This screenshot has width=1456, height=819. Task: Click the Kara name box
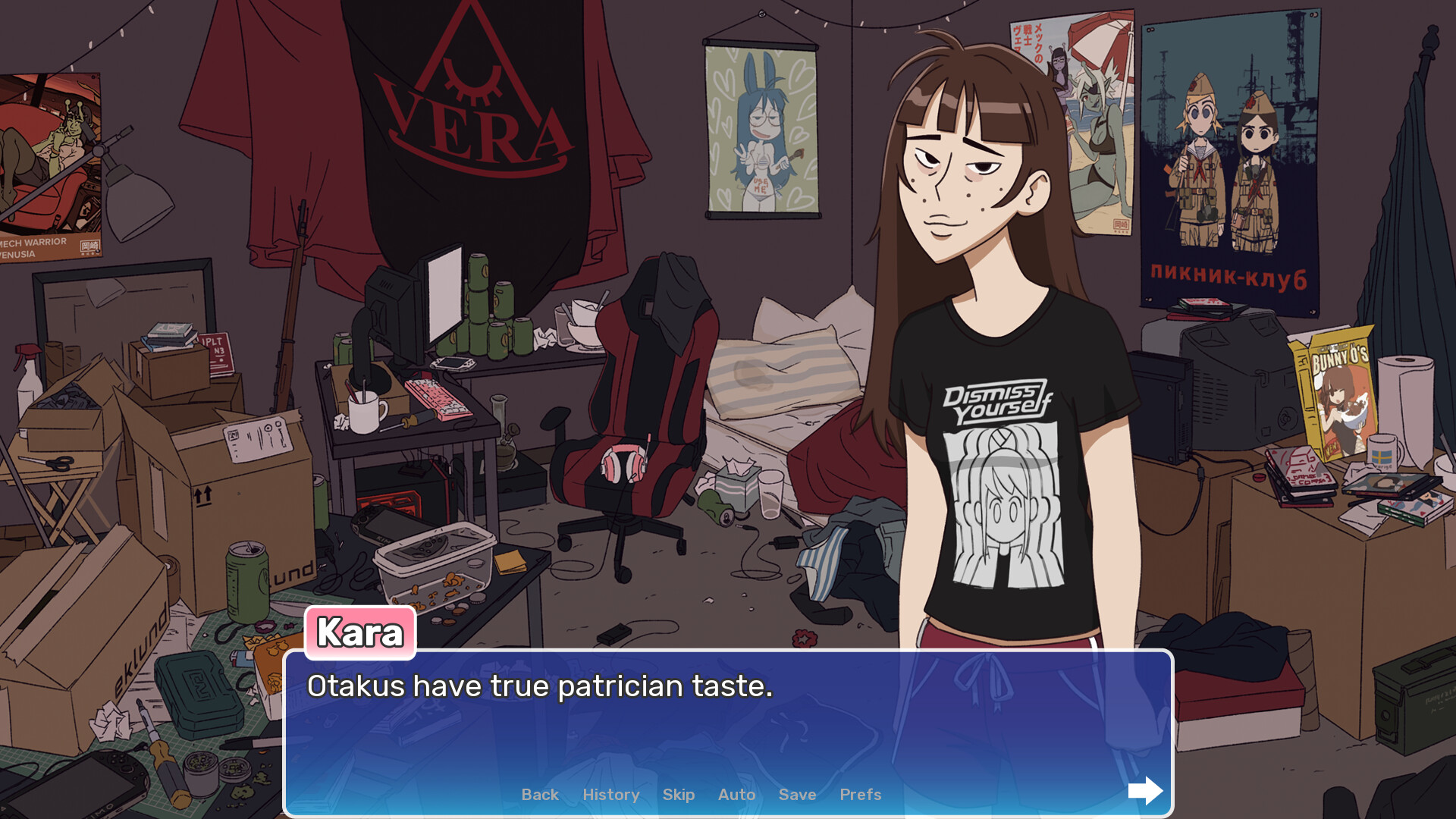pyautogui.click(x=360, y=633)
